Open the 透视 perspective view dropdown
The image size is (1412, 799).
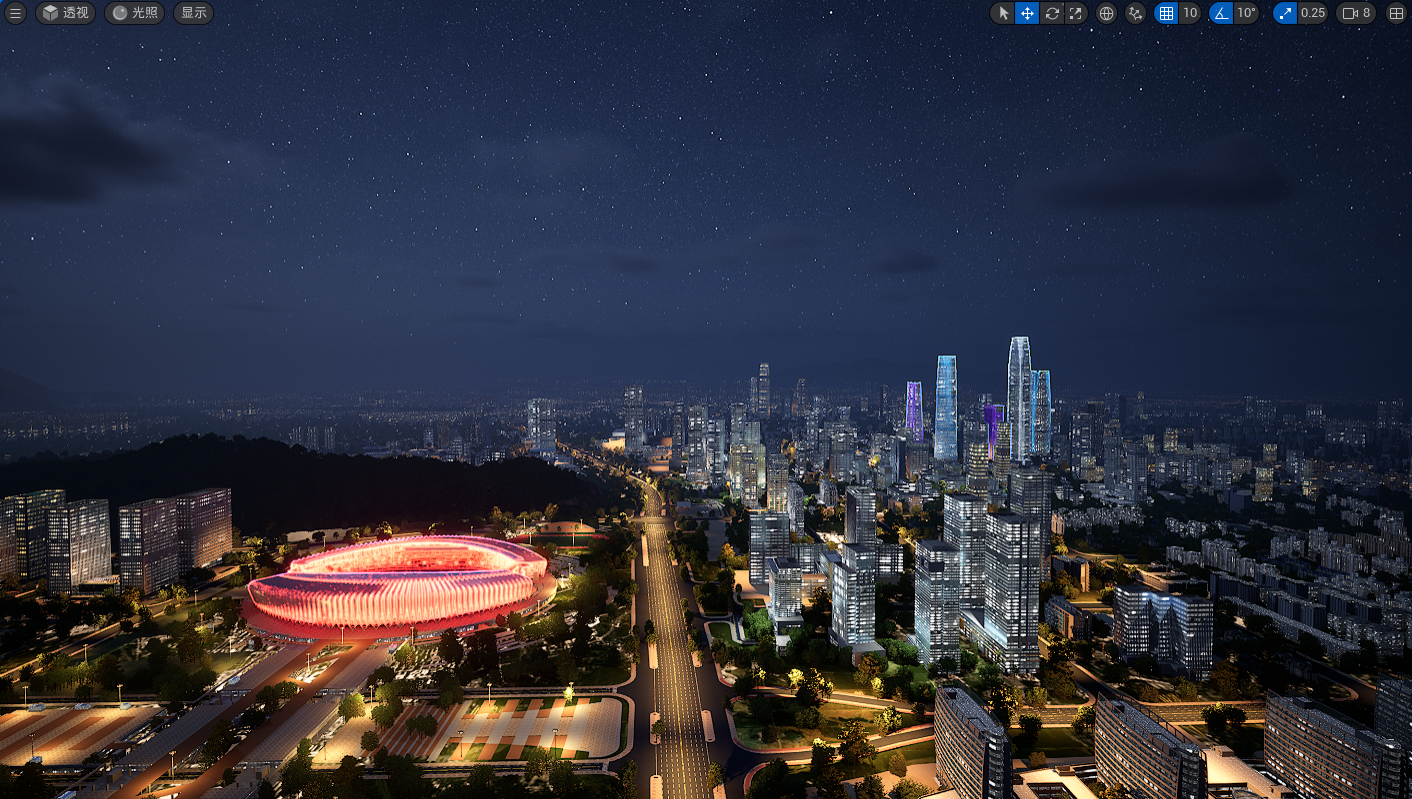[x=66, y=13]
